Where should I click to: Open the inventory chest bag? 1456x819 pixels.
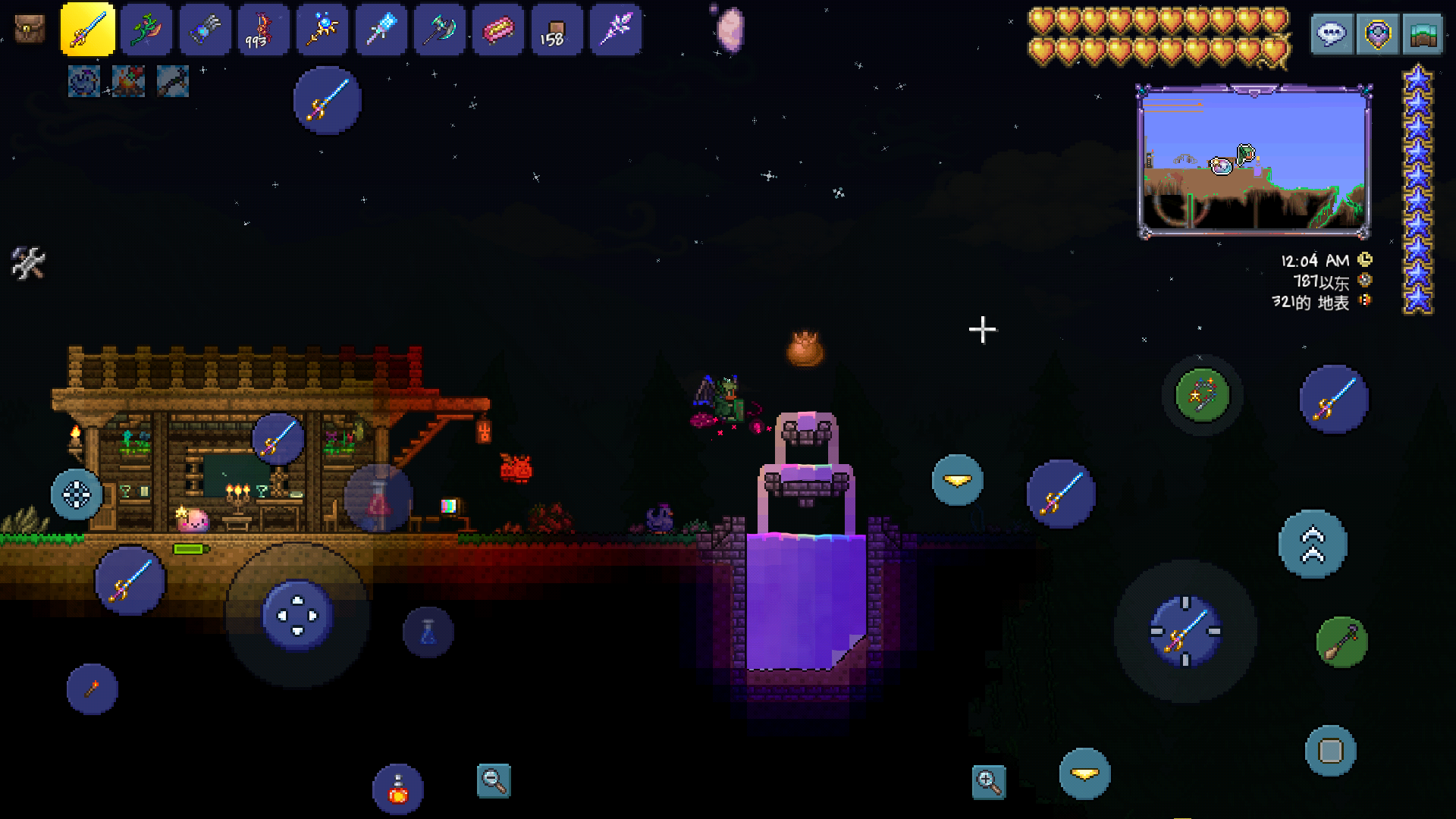click(x=30, y=30)
